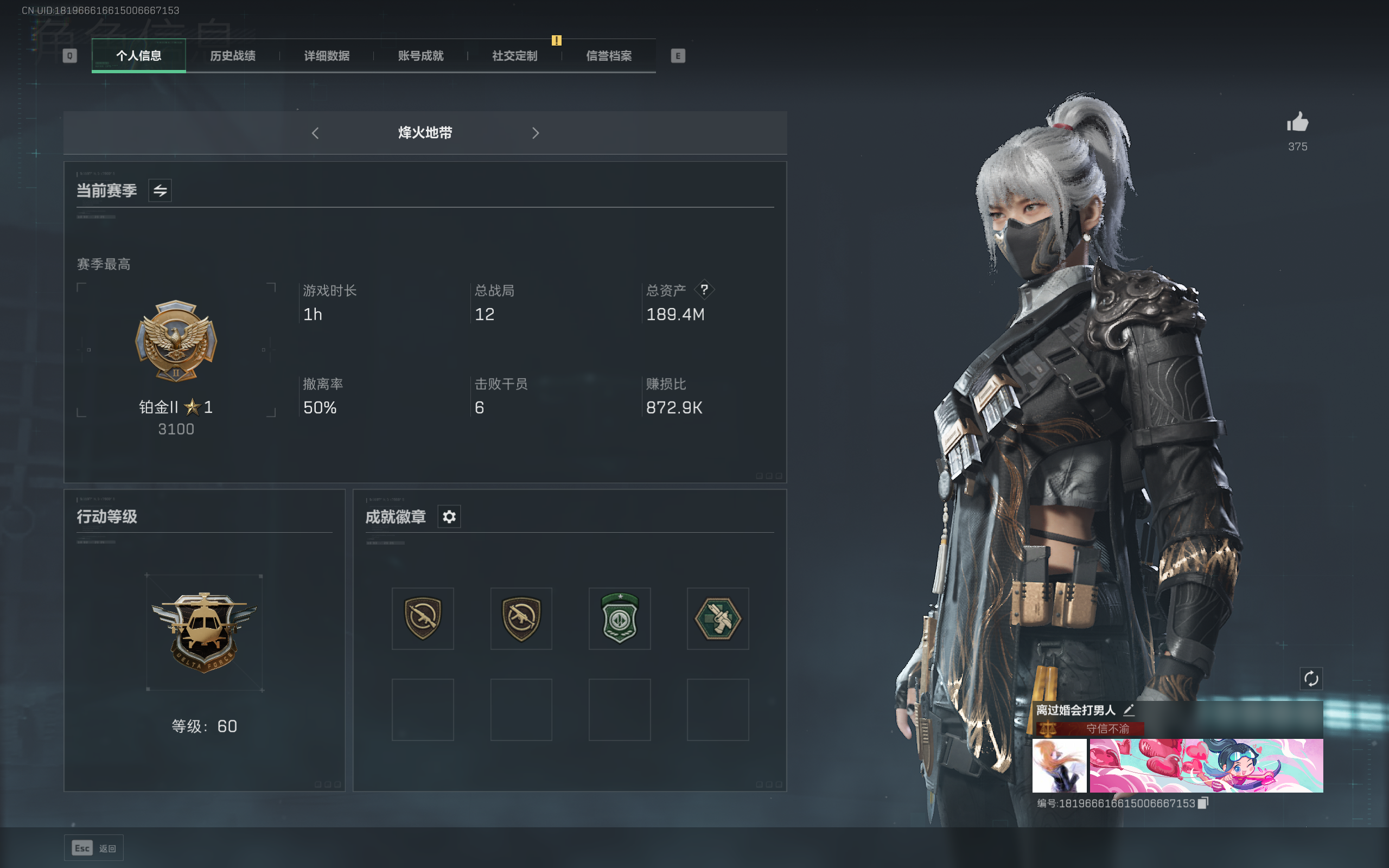Switch to the 历史战绩 tab
This screenshot has width=1389, height=868.
232,56
